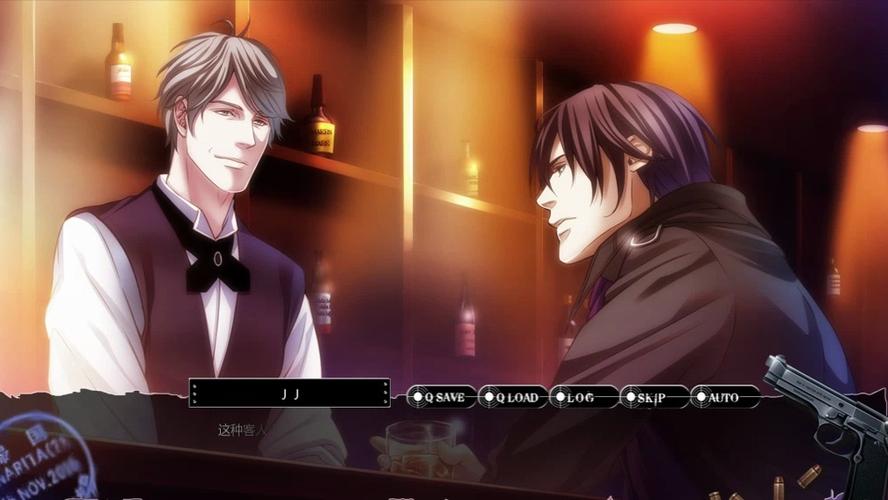888x500 pixels.
Task: Click the Q SAVE button
Action: (x=441, y=397)
